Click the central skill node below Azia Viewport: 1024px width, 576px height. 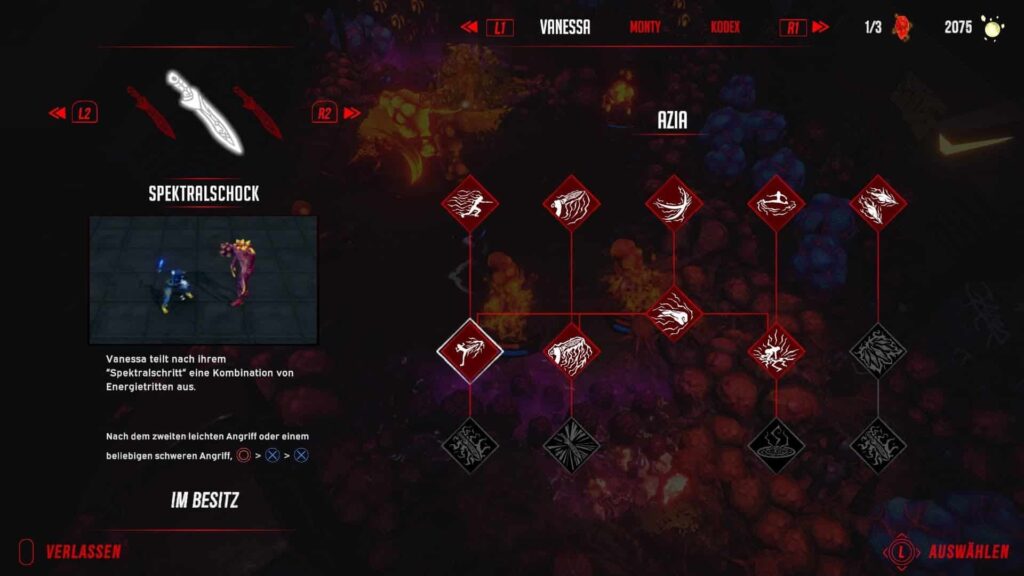(x=674, y=313)
